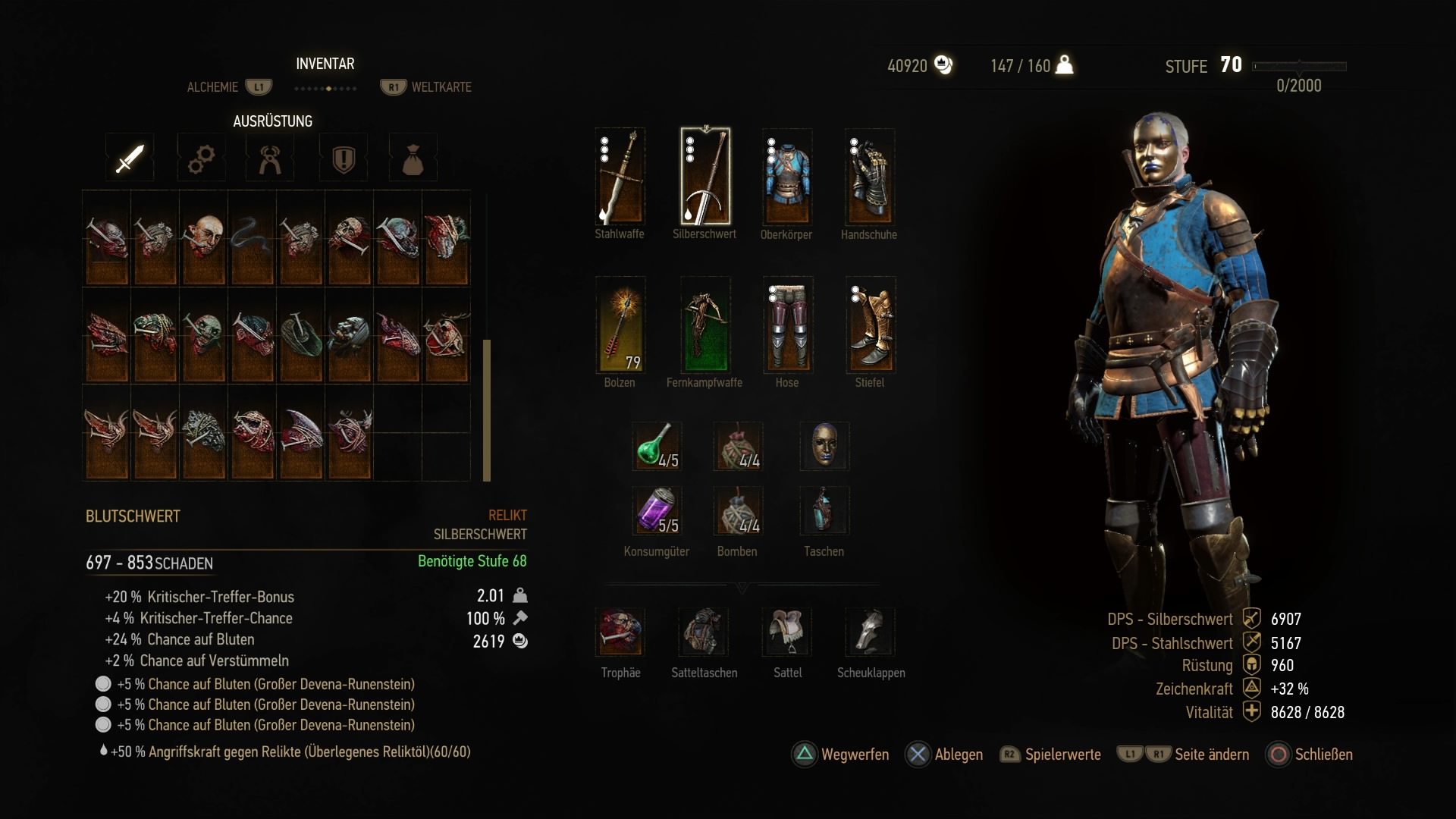Show the misc sack category tab
The height and width of the screenshot is (819, 1456).
(x=413, y=158)
